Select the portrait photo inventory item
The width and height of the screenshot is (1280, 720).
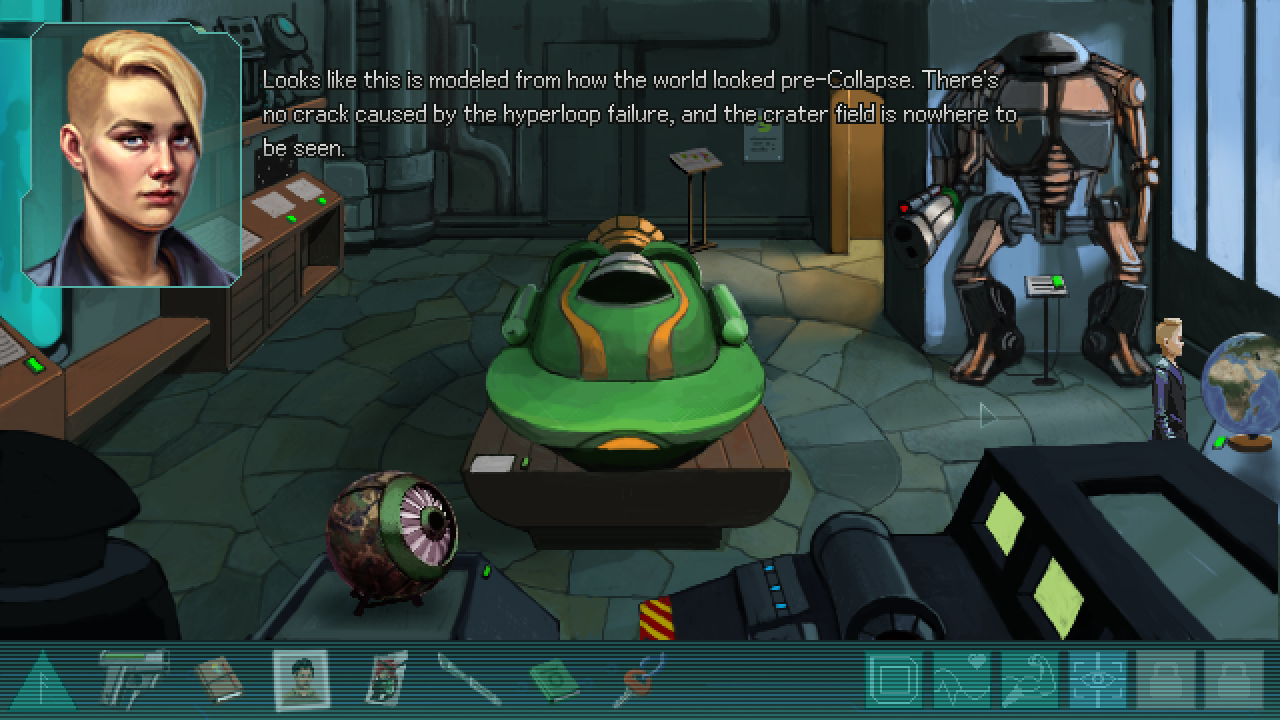[301, 680]
